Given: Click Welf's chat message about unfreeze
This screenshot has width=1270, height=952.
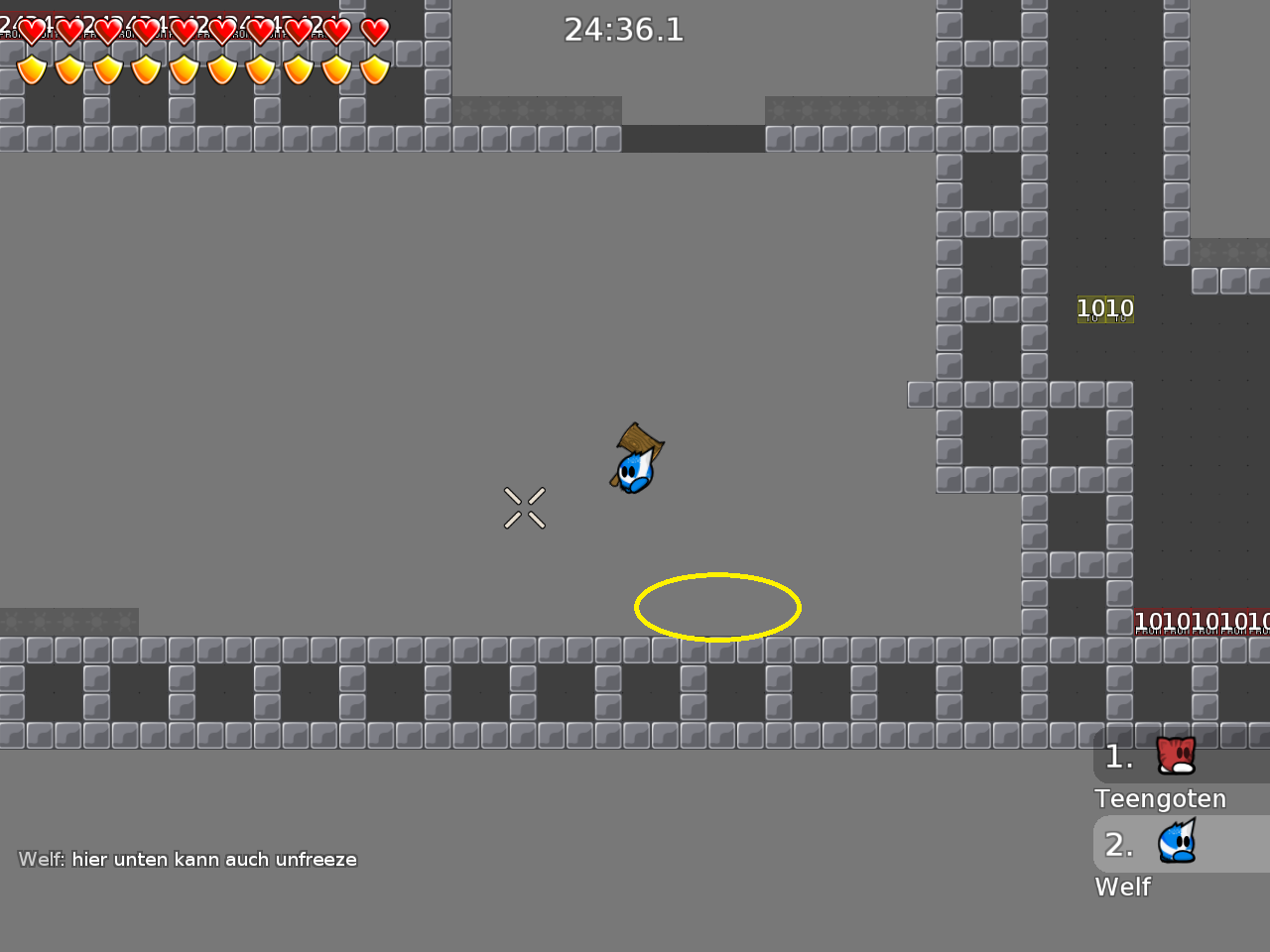Looking at the screenshot, I should pos(187,859).
